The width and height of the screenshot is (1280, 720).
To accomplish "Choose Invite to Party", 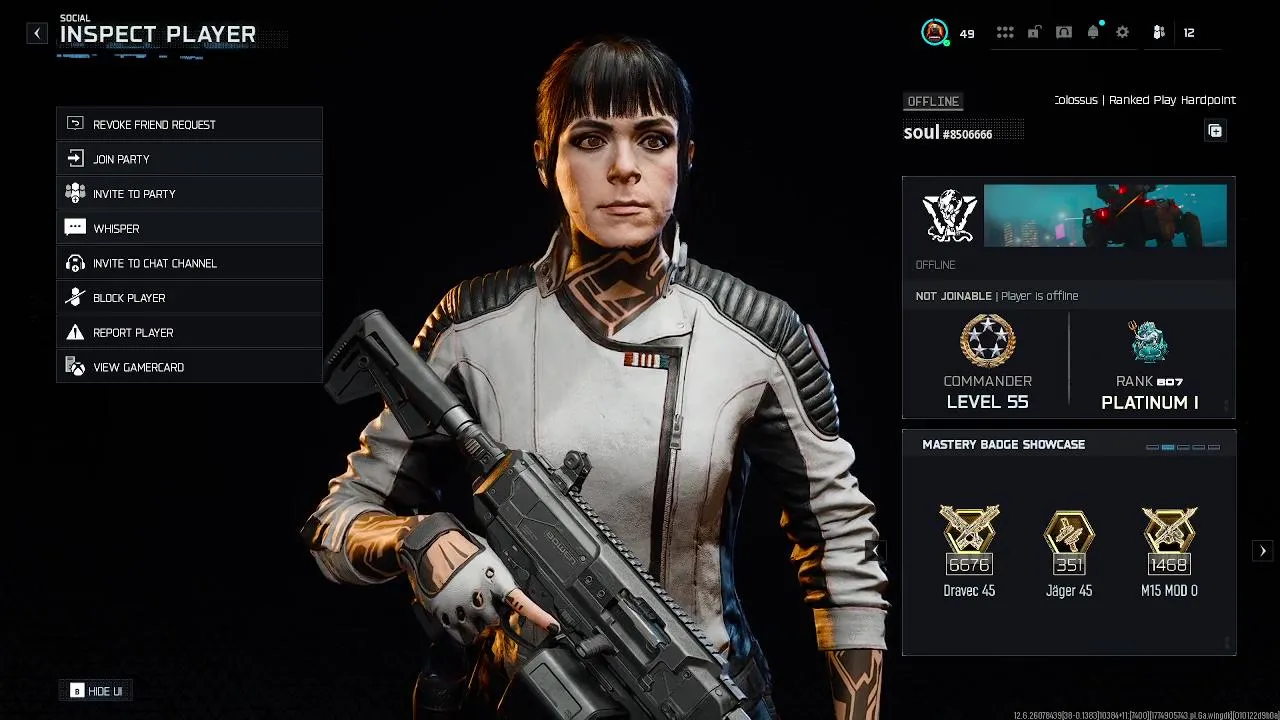I will (189, 194).
